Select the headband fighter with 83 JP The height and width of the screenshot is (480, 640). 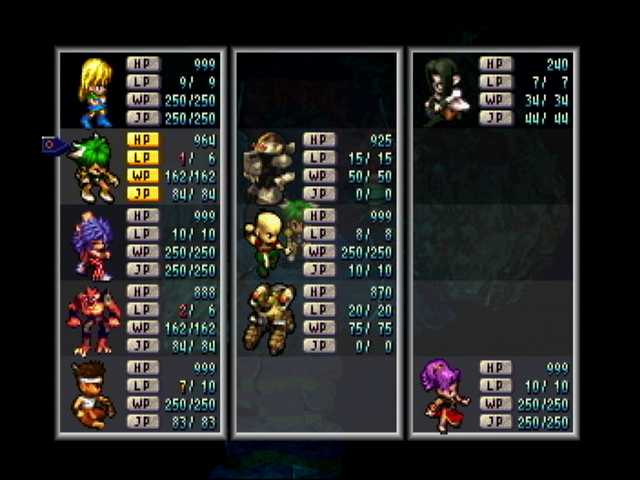click(x=95, y=394)
